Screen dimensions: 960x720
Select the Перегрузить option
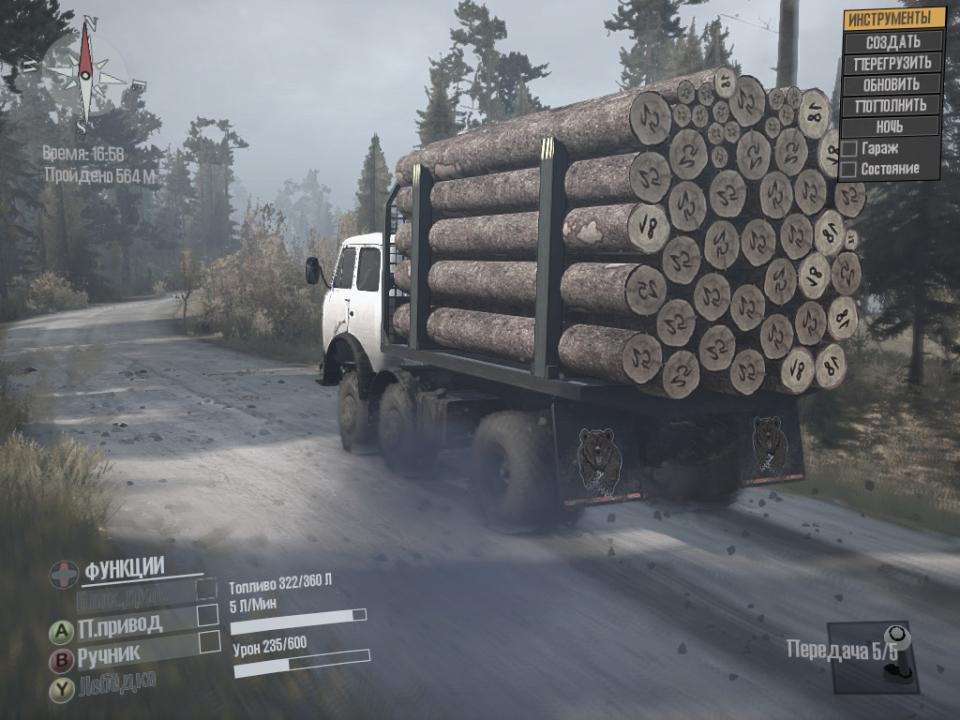[893, 63]
